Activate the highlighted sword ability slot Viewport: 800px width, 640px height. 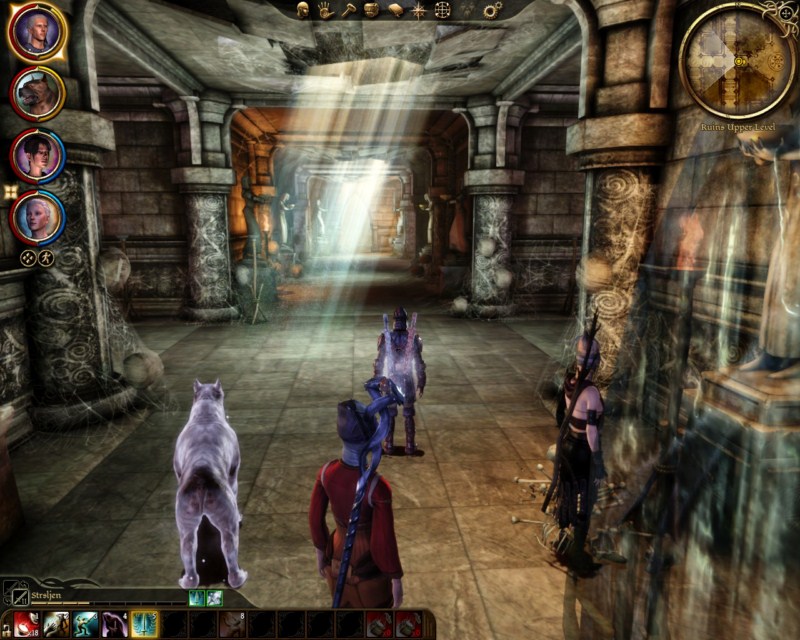click(144, 625)
